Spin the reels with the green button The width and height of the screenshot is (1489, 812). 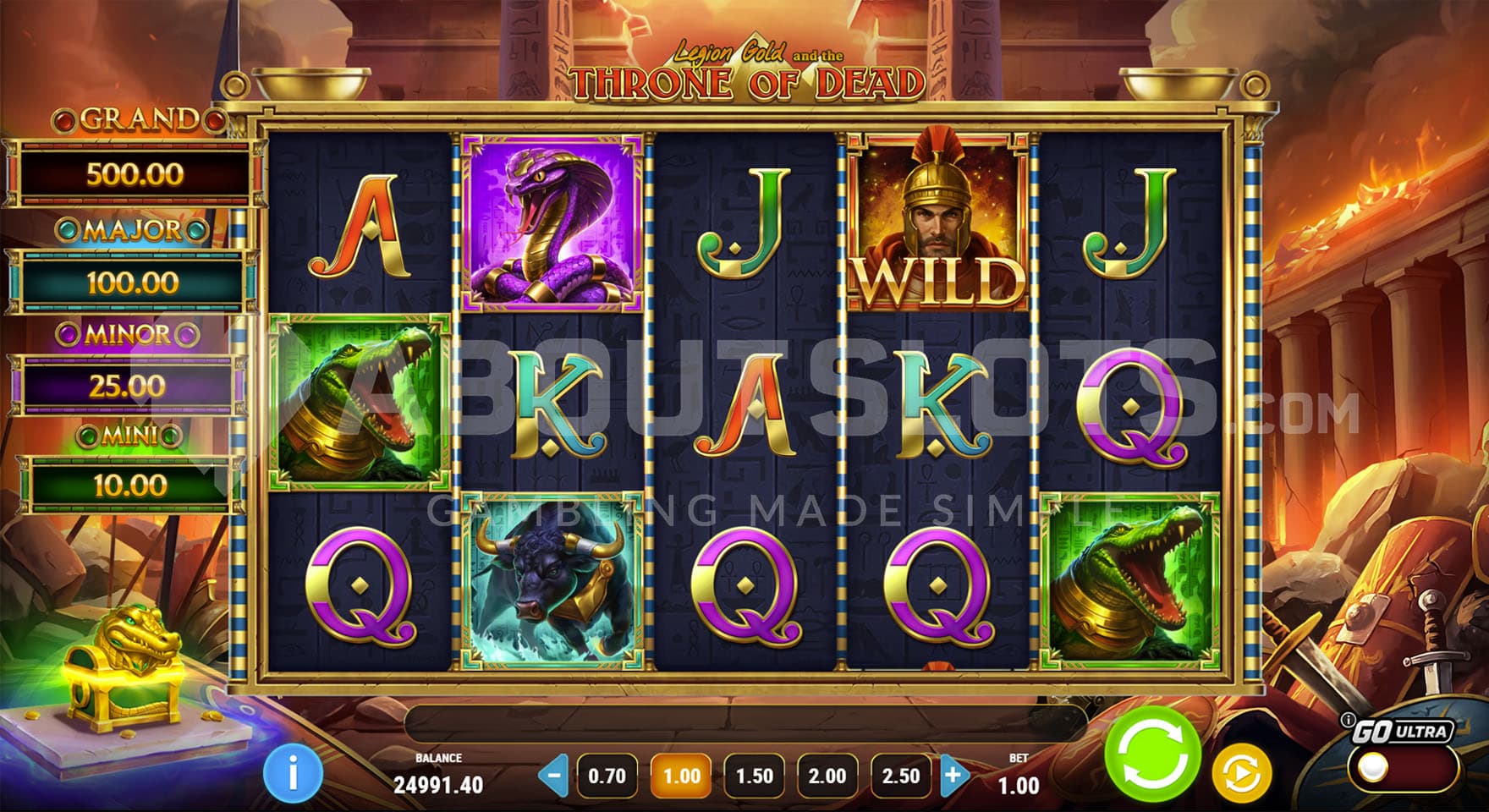[1152, 752]
